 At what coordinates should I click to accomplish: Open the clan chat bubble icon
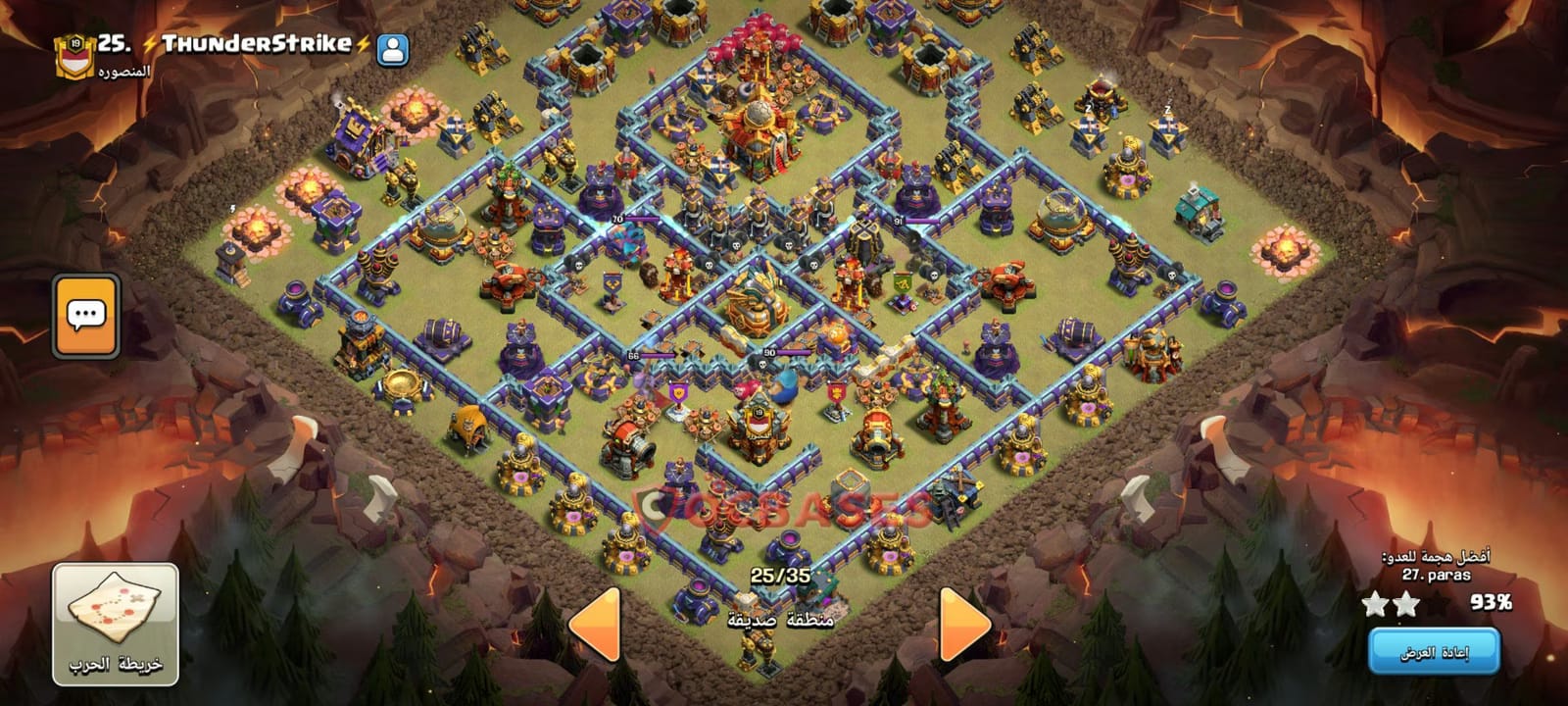[x=87, y=313]
